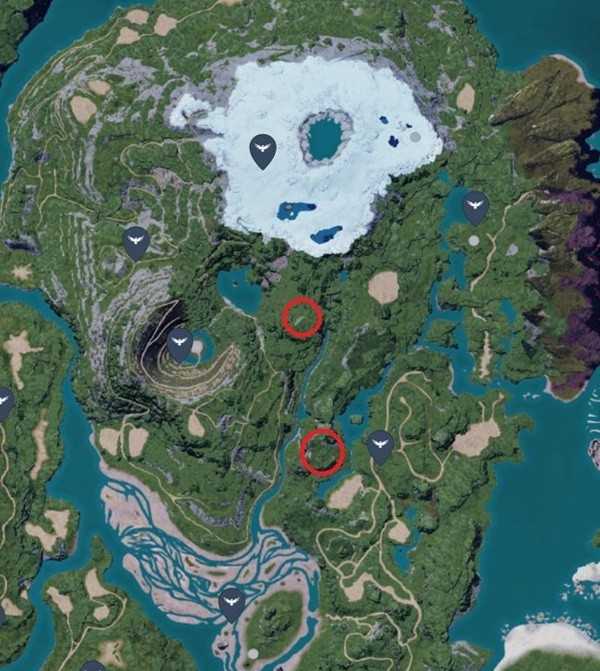The image size is (600, 671).
Task: Choose the fast travel marker beside the spiral crater
Action: click(180, 343)
